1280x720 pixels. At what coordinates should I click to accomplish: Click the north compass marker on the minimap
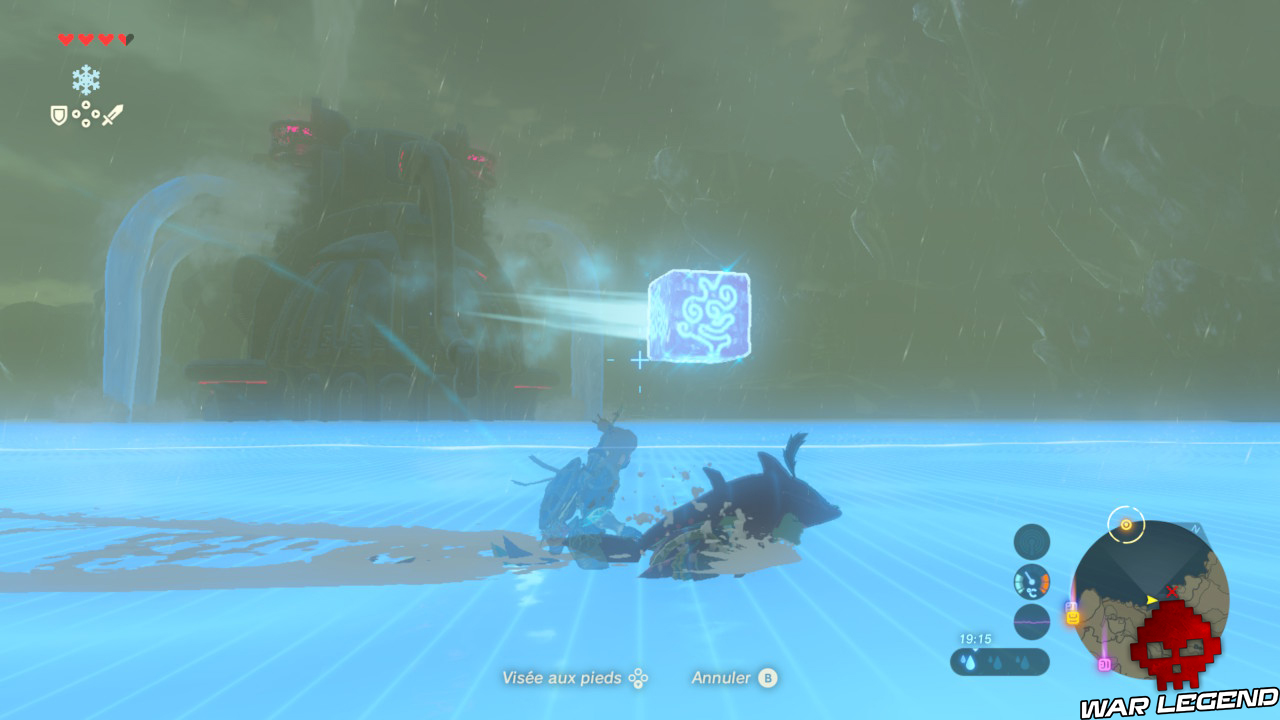pyautogui.click(x=1194, y=527)
